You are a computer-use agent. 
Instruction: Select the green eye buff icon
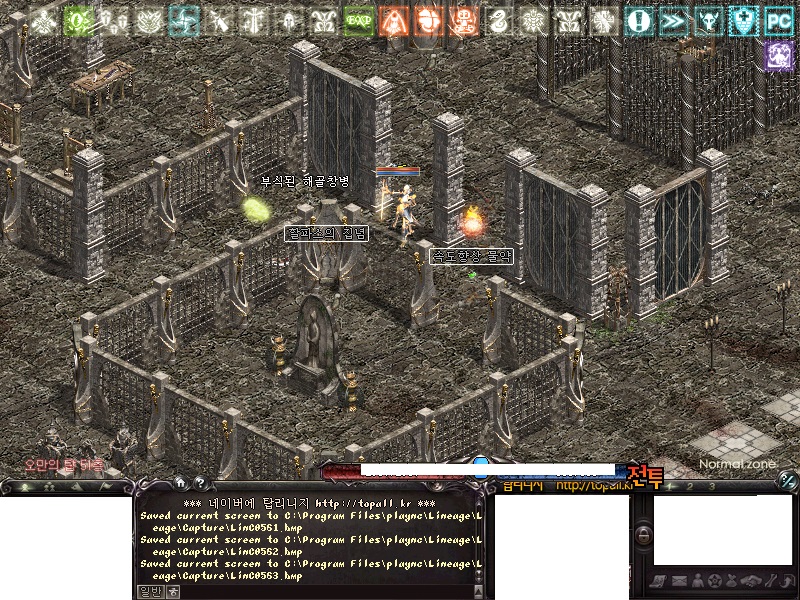(x=78, y=20)
